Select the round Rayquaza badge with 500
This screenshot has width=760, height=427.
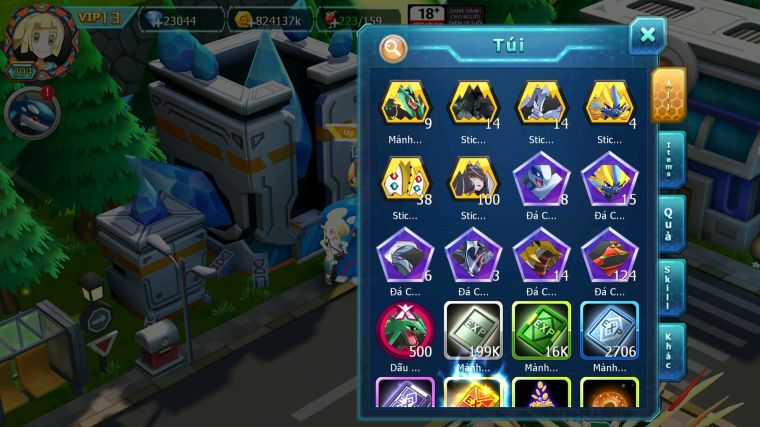coord(405,331)
